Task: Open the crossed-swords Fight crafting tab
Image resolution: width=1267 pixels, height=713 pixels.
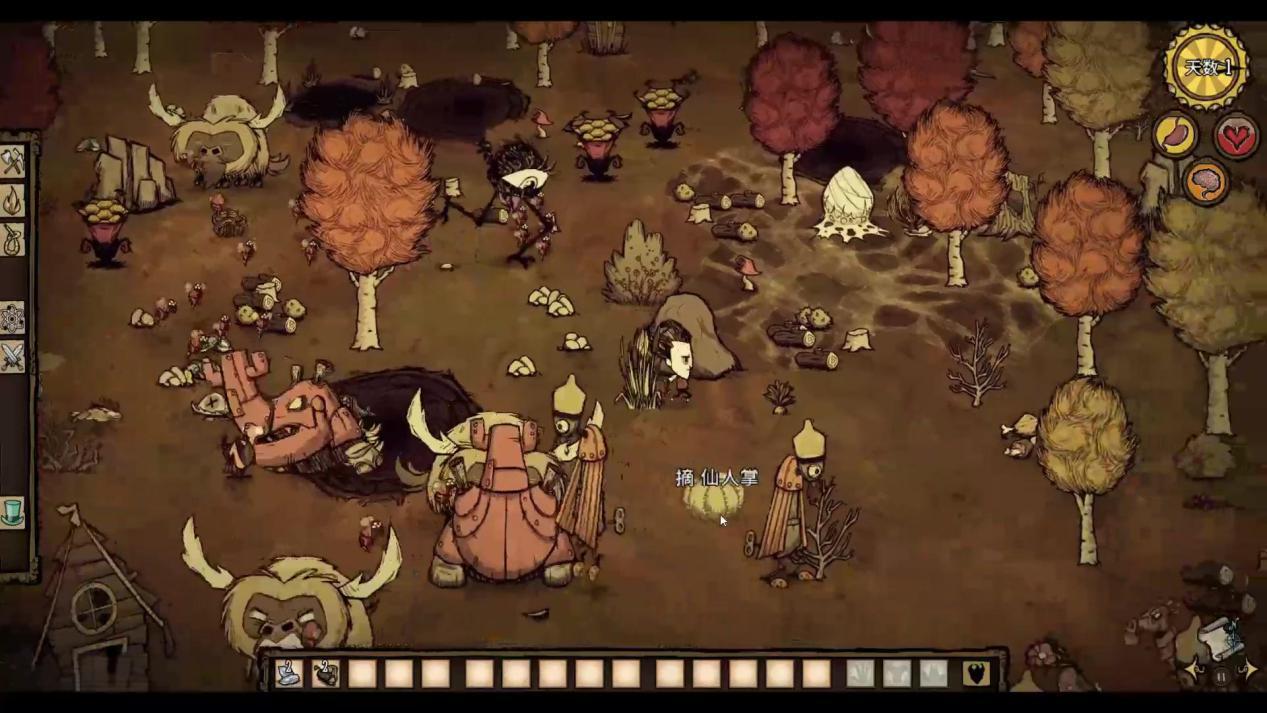Action: click(13, 357)
